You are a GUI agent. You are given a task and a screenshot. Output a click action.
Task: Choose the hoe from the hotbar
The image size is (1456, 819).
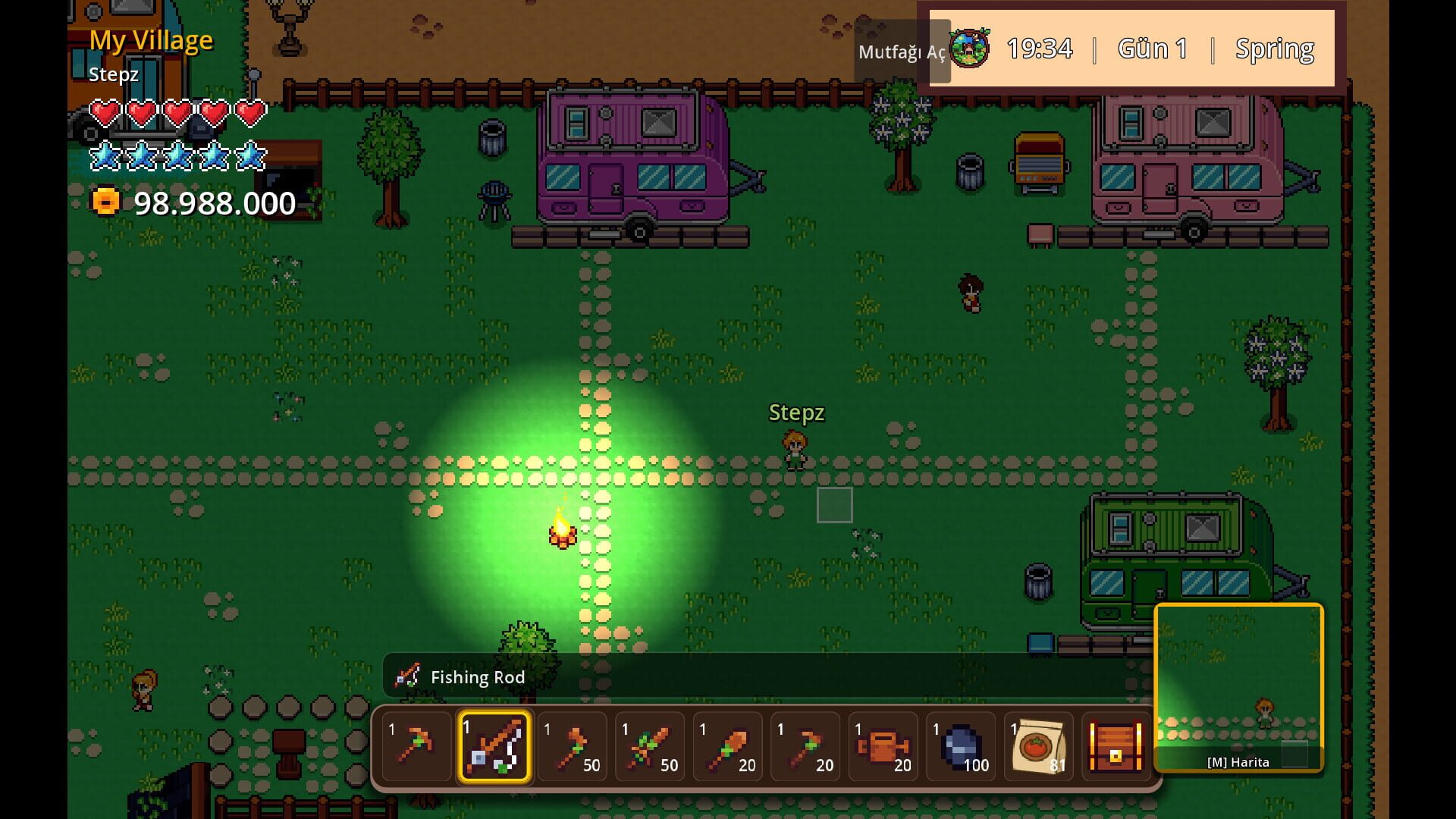(x=808, y=747)
